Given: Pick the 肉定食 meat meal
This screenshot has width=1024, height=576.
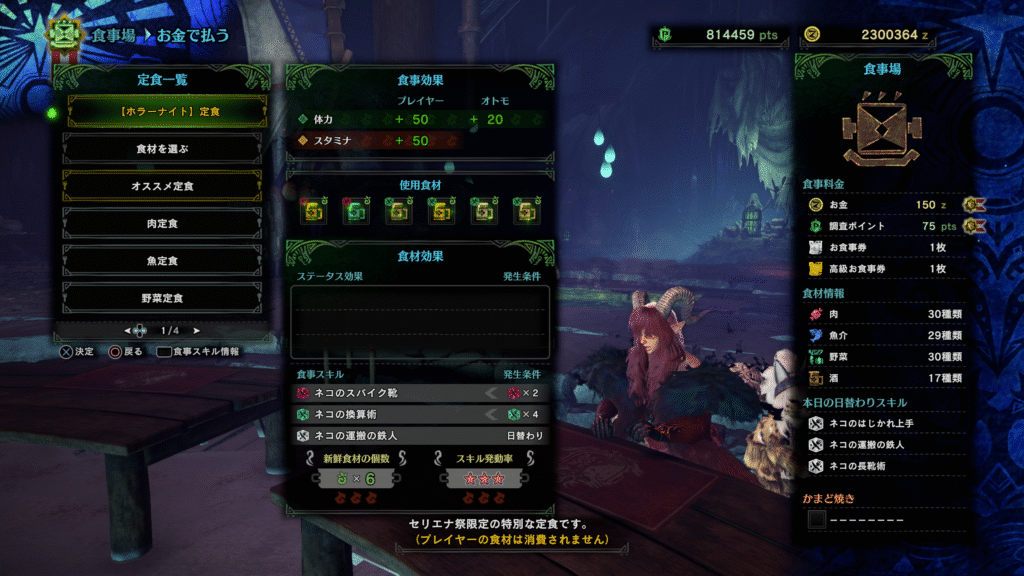Looking at the screenshot, I should point(162,223).
